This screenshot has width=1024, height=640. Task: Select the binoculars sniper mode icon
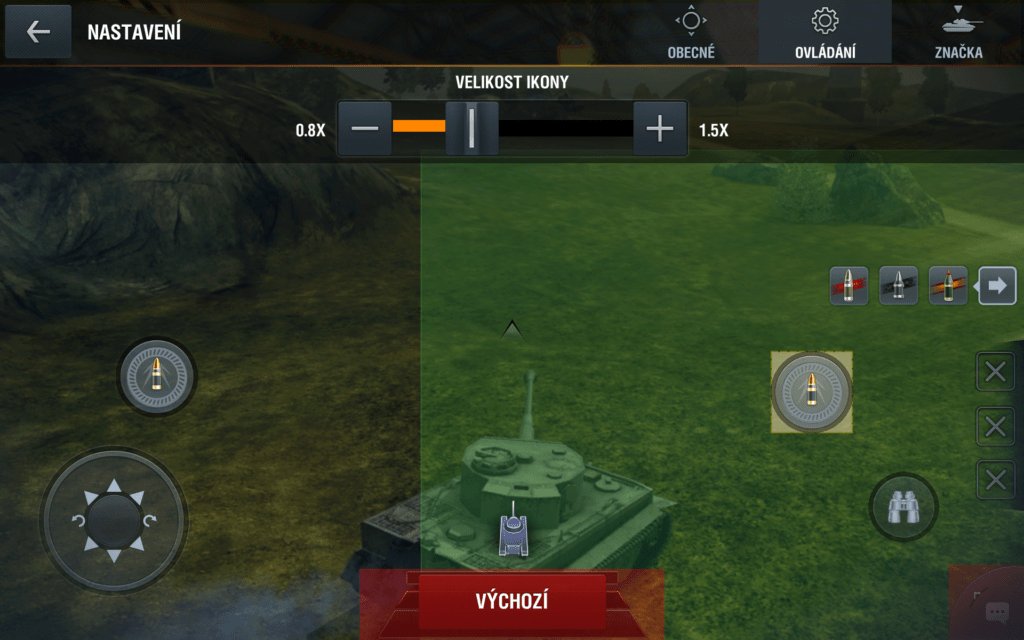coord(903,508)
